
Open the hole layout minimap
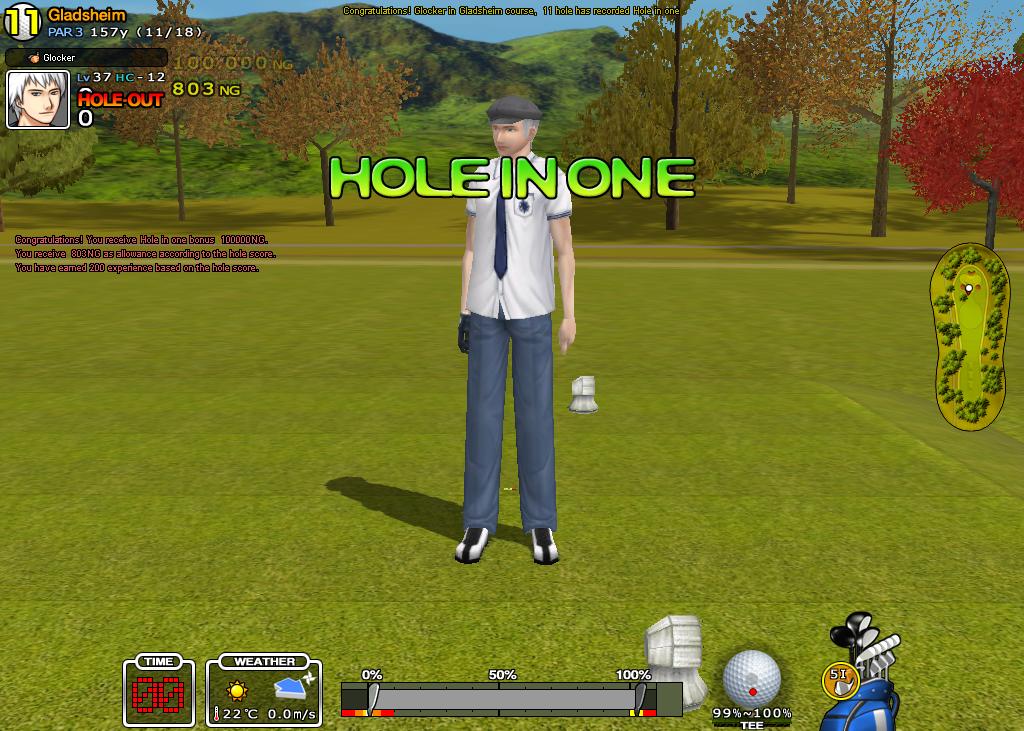pyautogui.click(x=966, y=336)
